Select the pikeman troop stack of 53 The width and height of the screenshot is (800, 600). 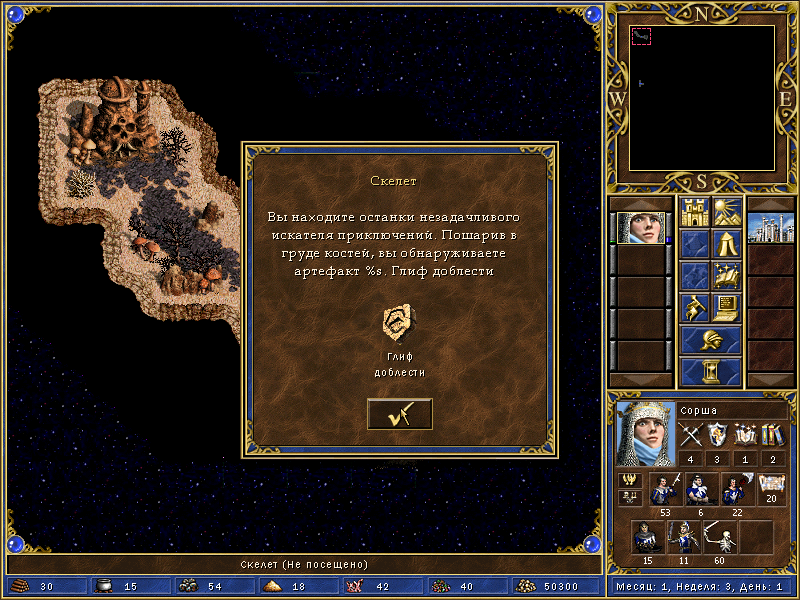click(x=665, y=490)
